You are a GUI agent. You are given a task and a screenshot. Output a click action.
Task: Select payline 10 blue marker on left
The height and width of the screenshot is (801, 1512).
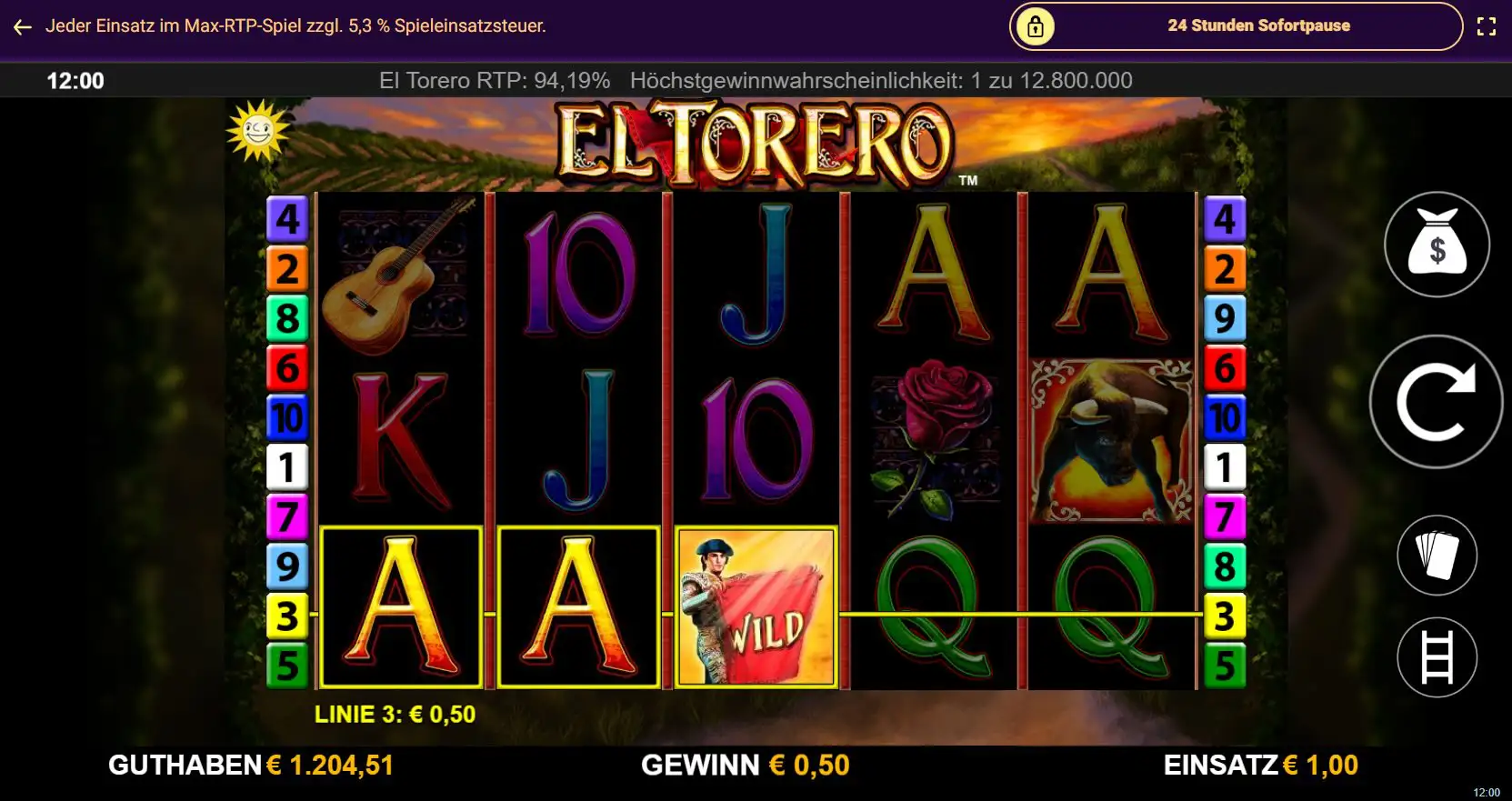tap(288, 418)
